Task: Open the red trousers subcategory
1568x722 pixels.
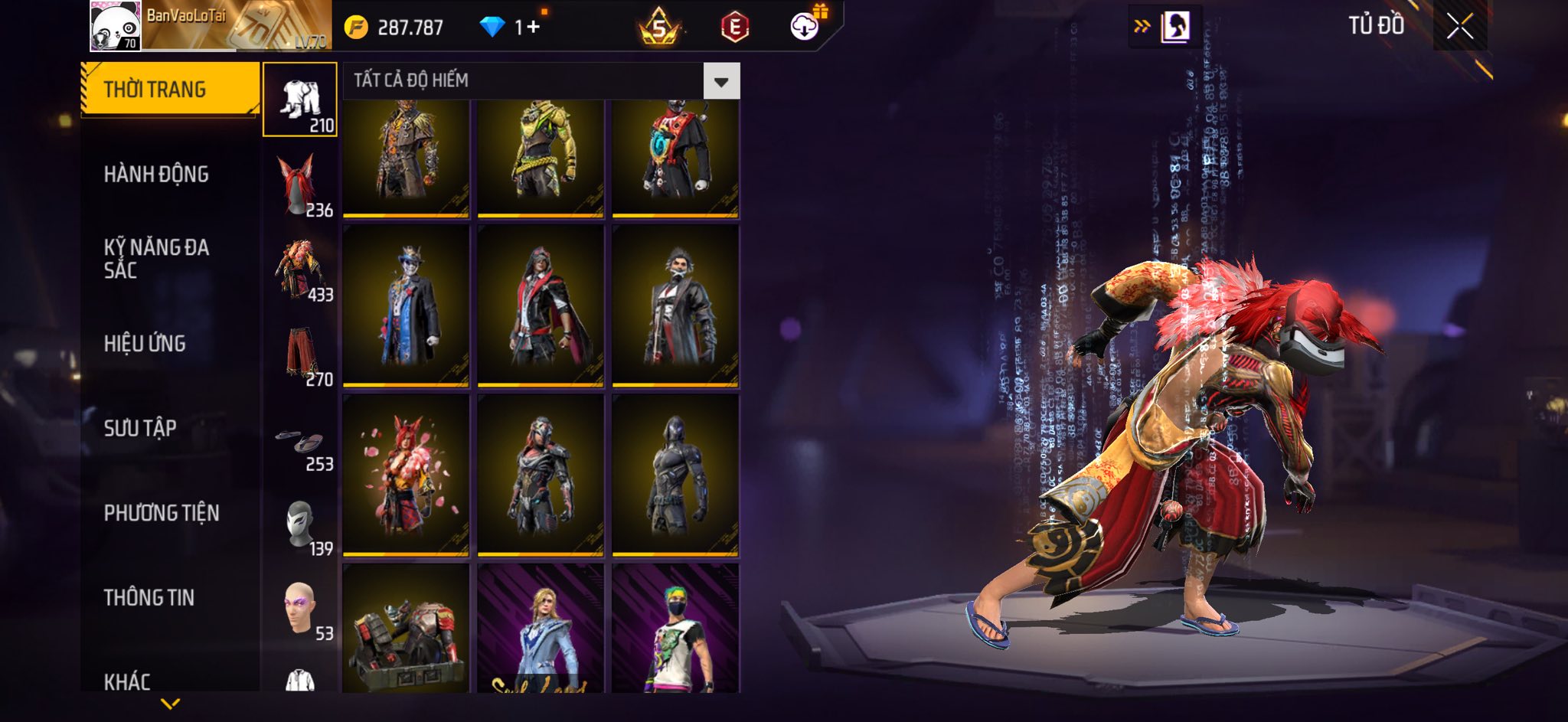Action: pos(300,354)
